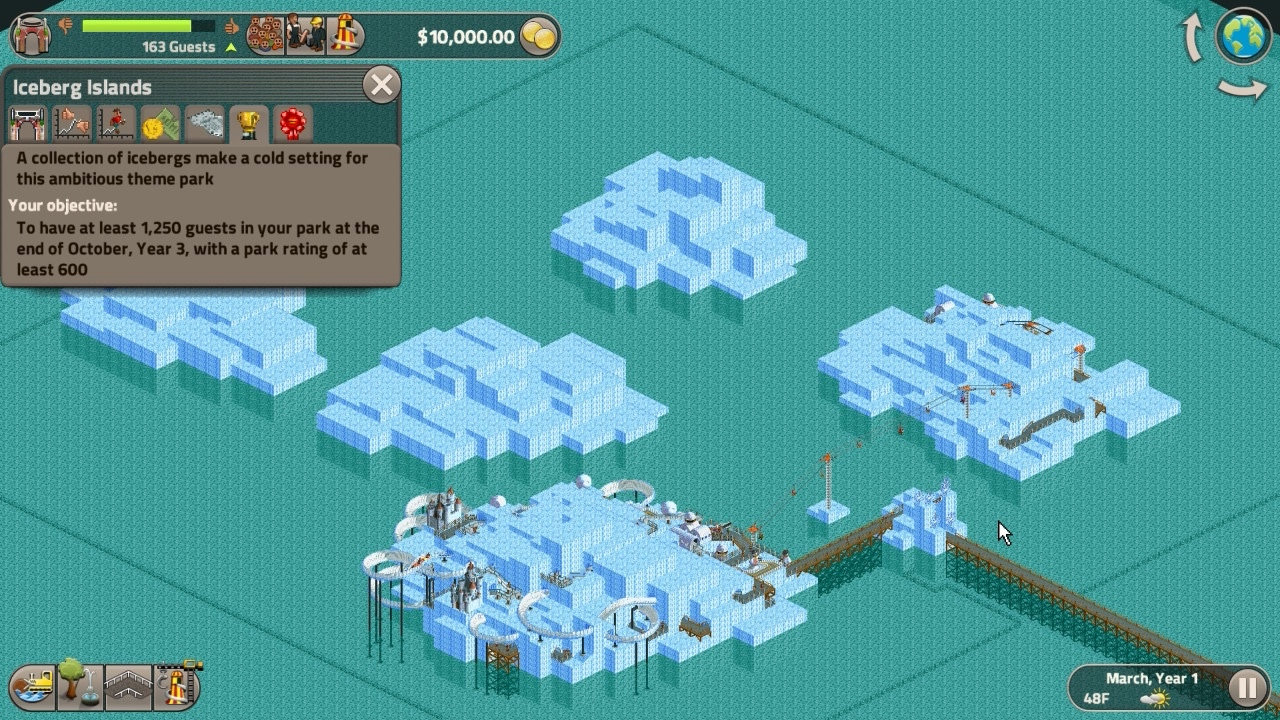This screenshot has width=1280, height=720.
Task: Open the staff management icon
Action: pyautogui.click(x=305, y=35)
